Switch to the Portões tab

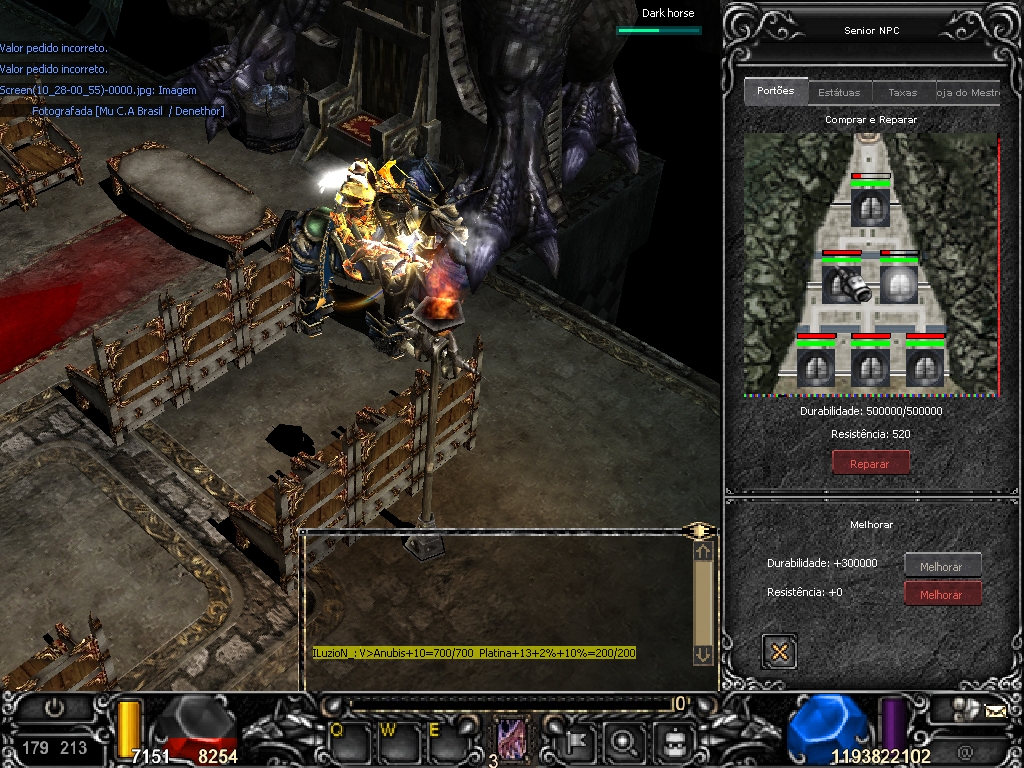pos(776,91)
